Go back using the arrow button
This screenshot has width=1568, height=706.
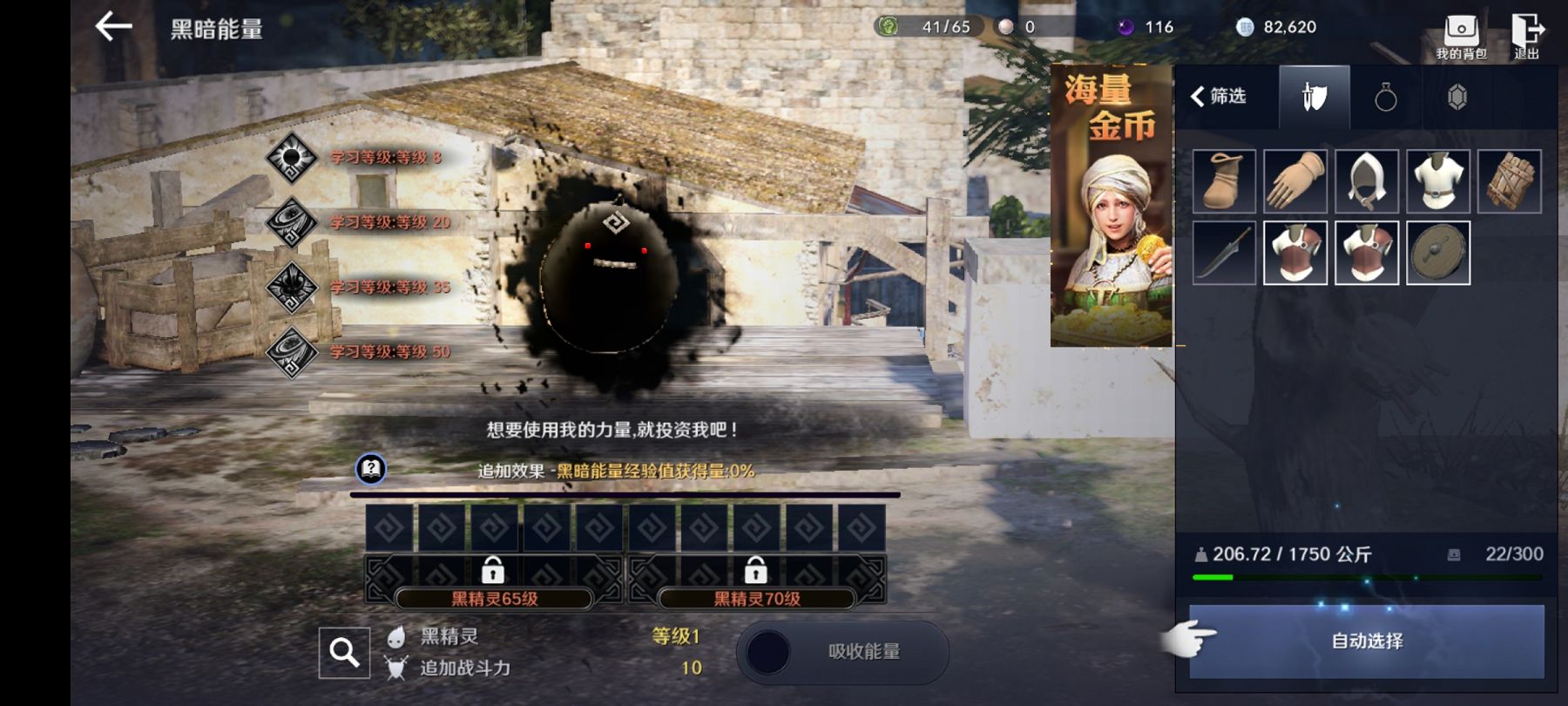coord(113,27)
